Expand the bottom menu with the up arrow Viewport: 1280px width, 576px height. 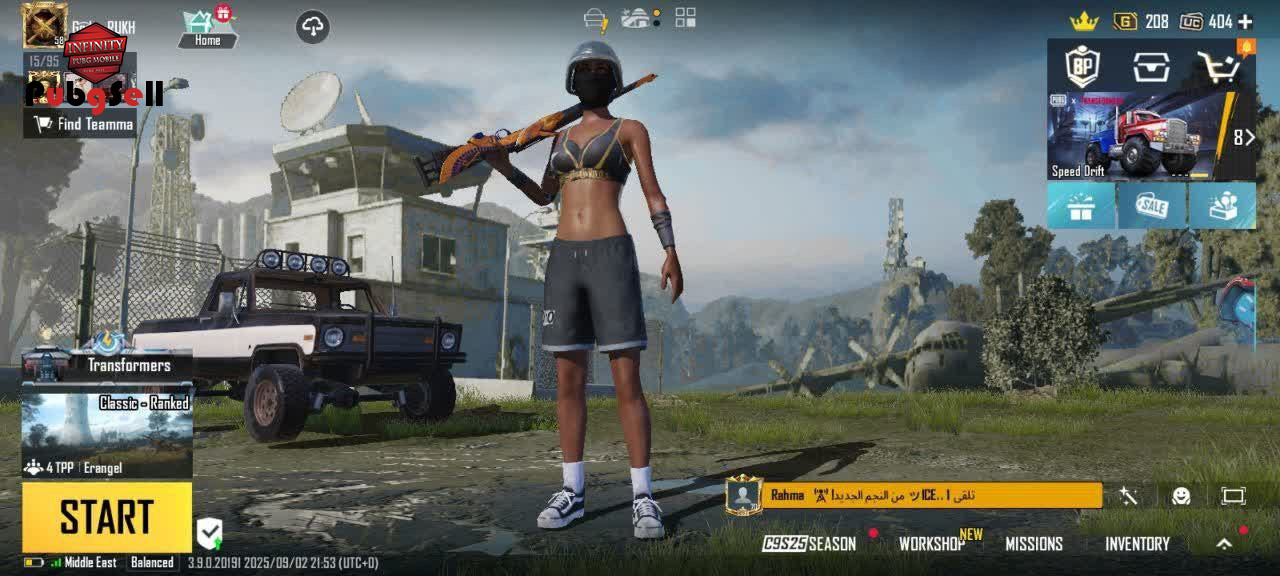coord(1224,544)
